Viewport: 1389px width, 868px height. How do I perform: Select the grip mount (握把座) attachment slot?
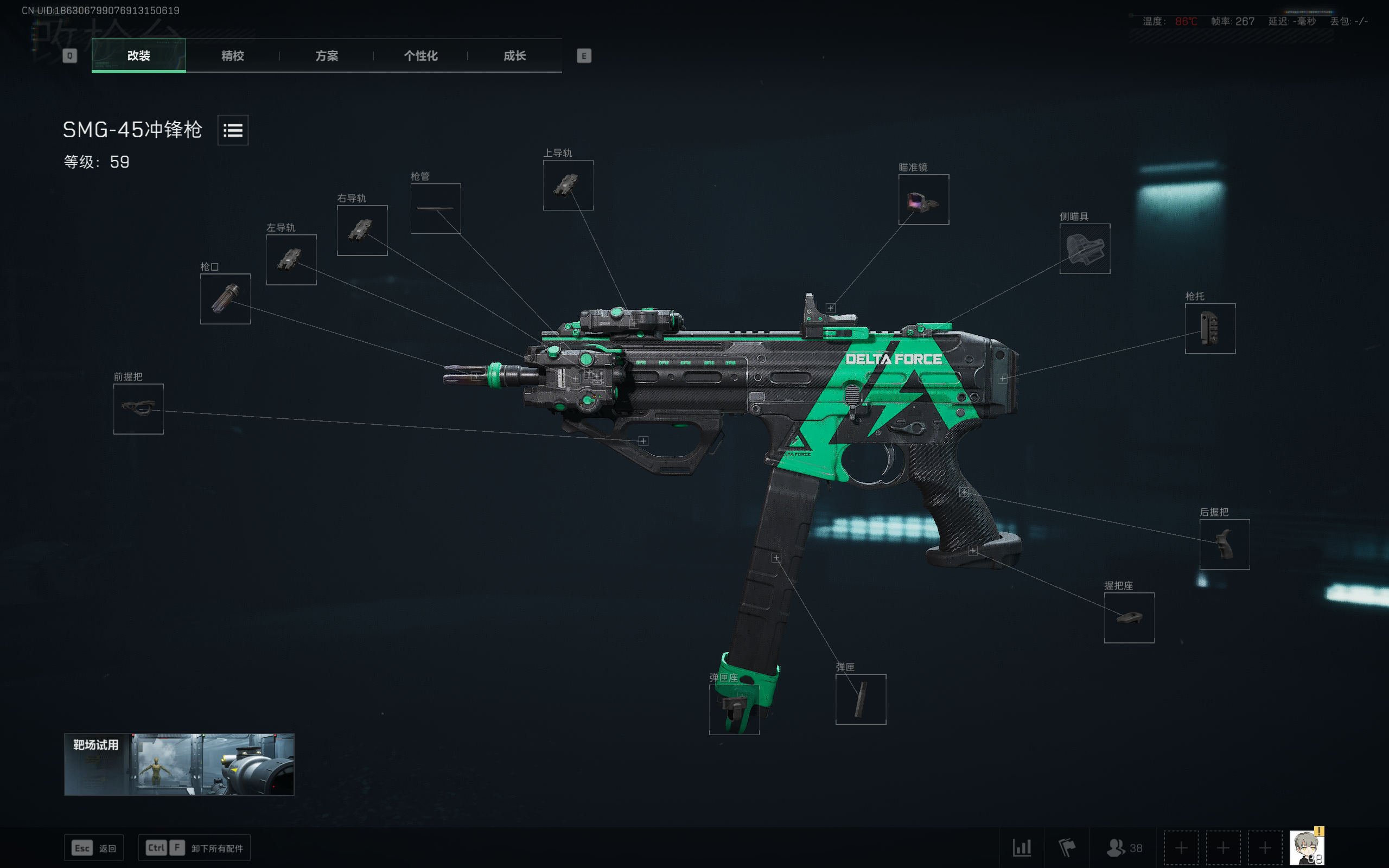[1129, 618]
